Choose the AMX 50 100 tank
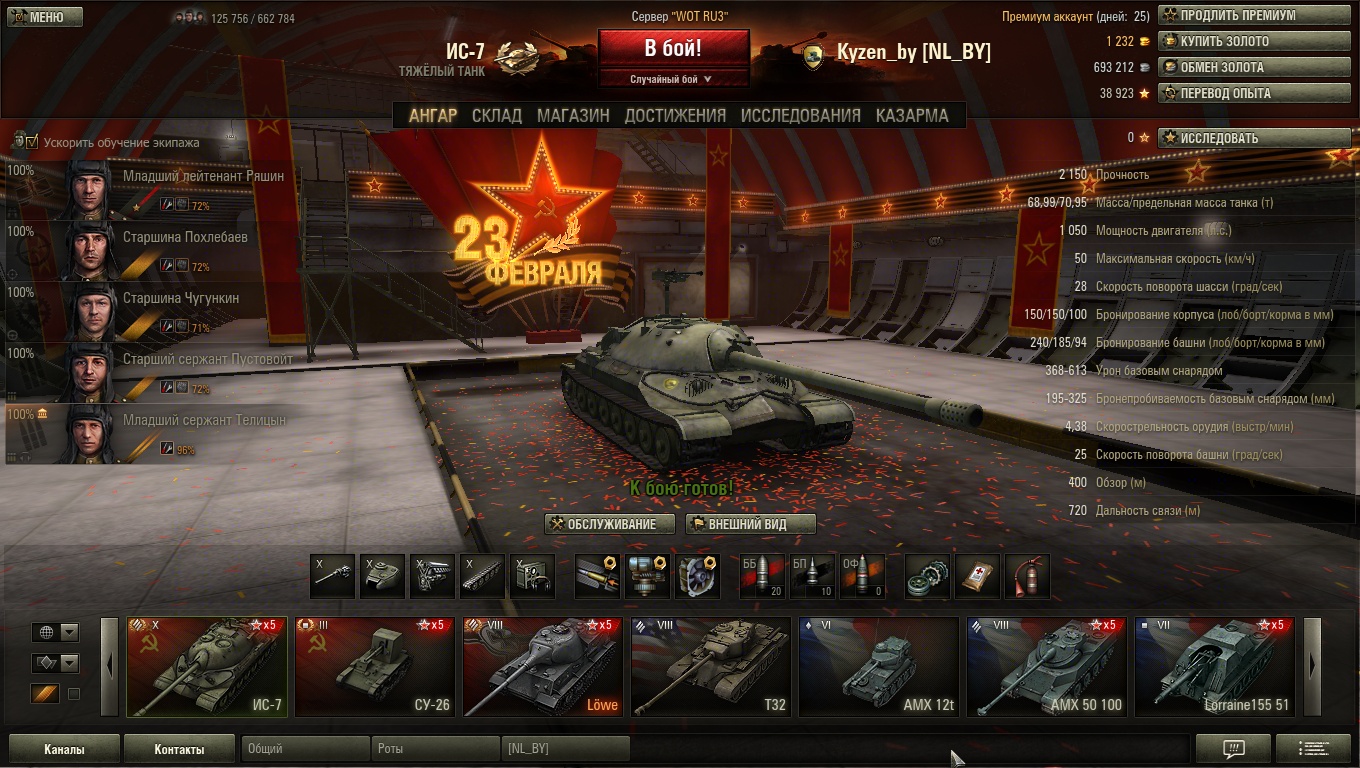 point(1046,667)
